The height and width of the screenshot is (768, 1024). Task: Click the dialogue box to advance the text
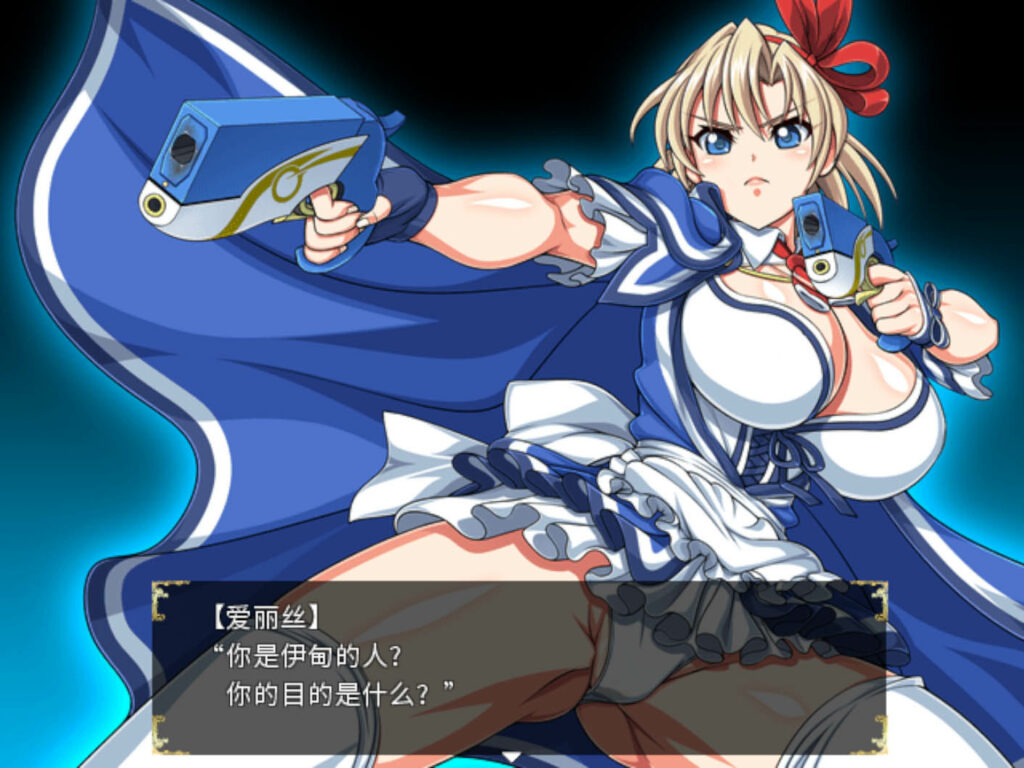[x=518, y=666]
